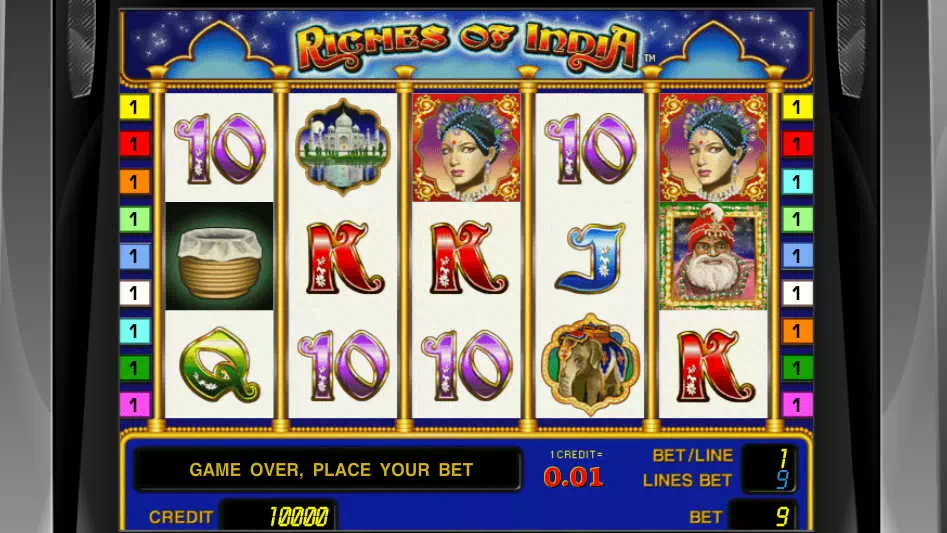This screenshot has height=533, width=947.
Task: Click the white payline marker on the left column
Action: pyautogui.click(x=135, y=293)
